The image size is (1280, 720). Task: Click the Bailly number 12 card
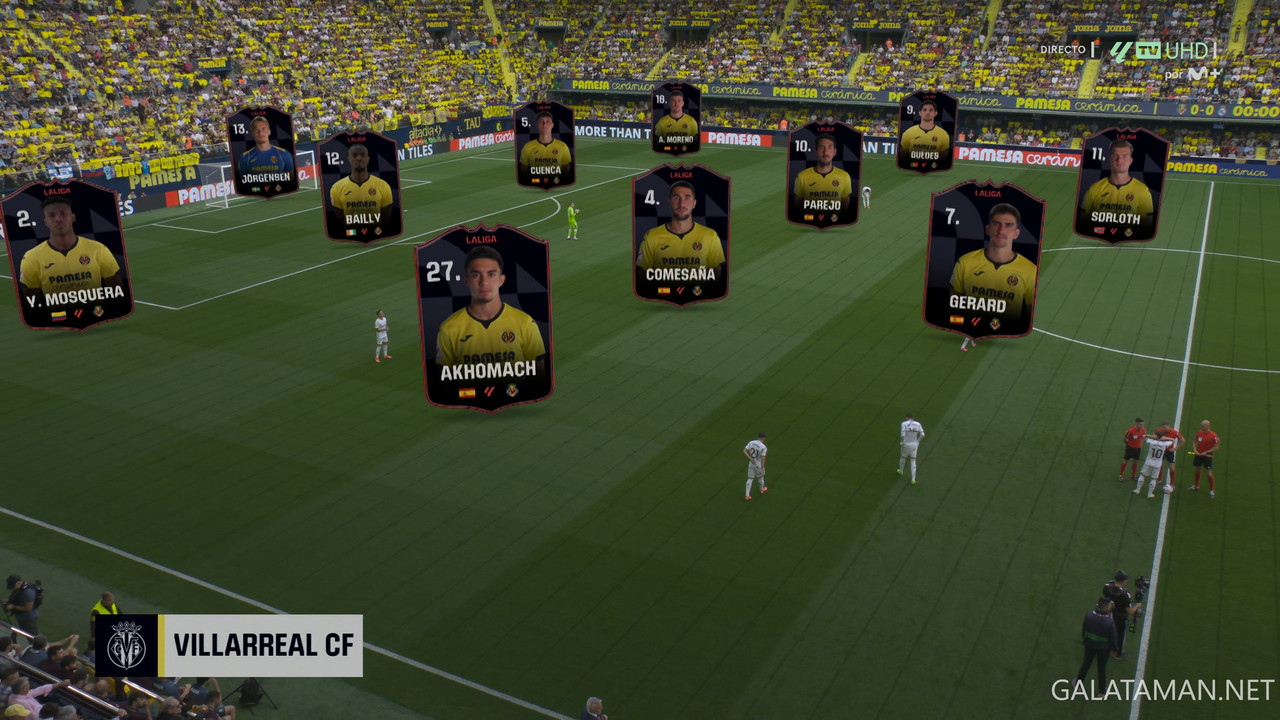(361, 186)
